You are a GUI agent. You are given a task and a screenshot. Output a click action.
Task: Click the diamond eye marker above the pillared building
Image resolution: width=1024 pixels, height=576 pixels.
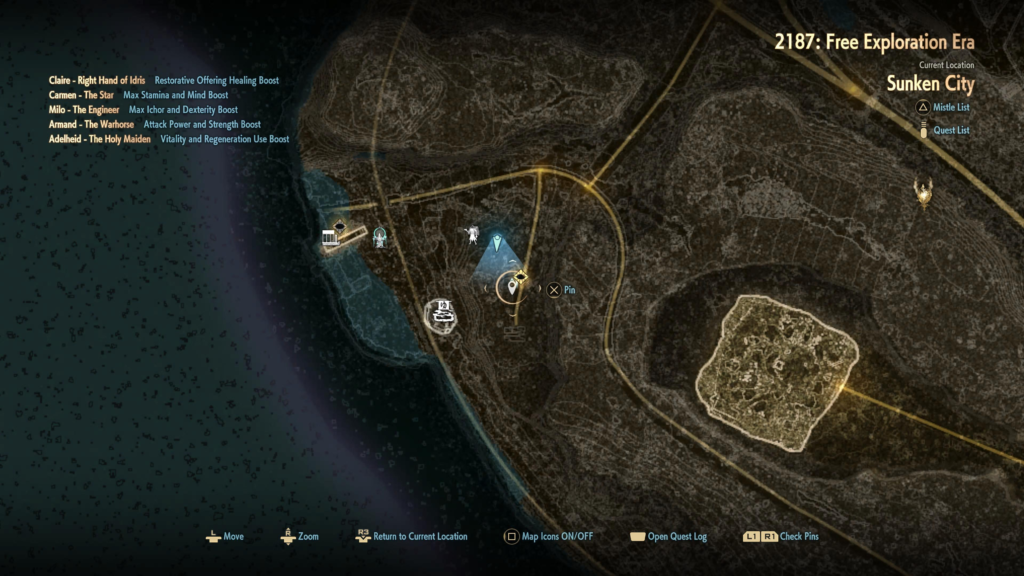[x=340, y=226]
